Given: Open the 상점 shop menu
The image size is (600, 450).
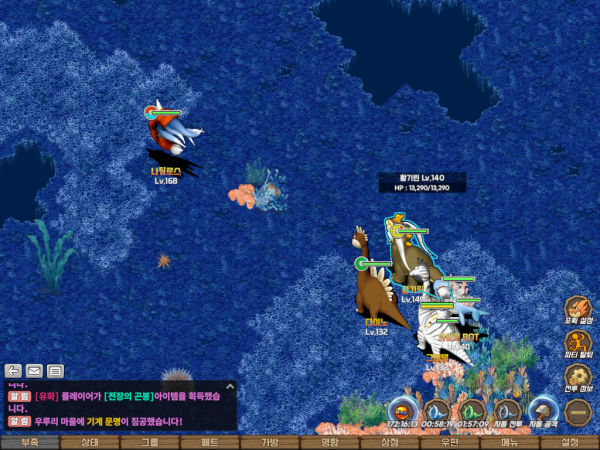Looking at the screenshot, I should 389,442.
